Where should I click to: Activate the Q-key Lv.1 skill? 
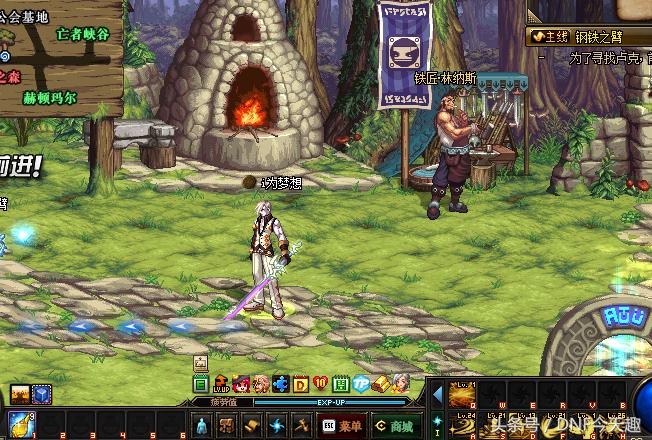(462, 391)
